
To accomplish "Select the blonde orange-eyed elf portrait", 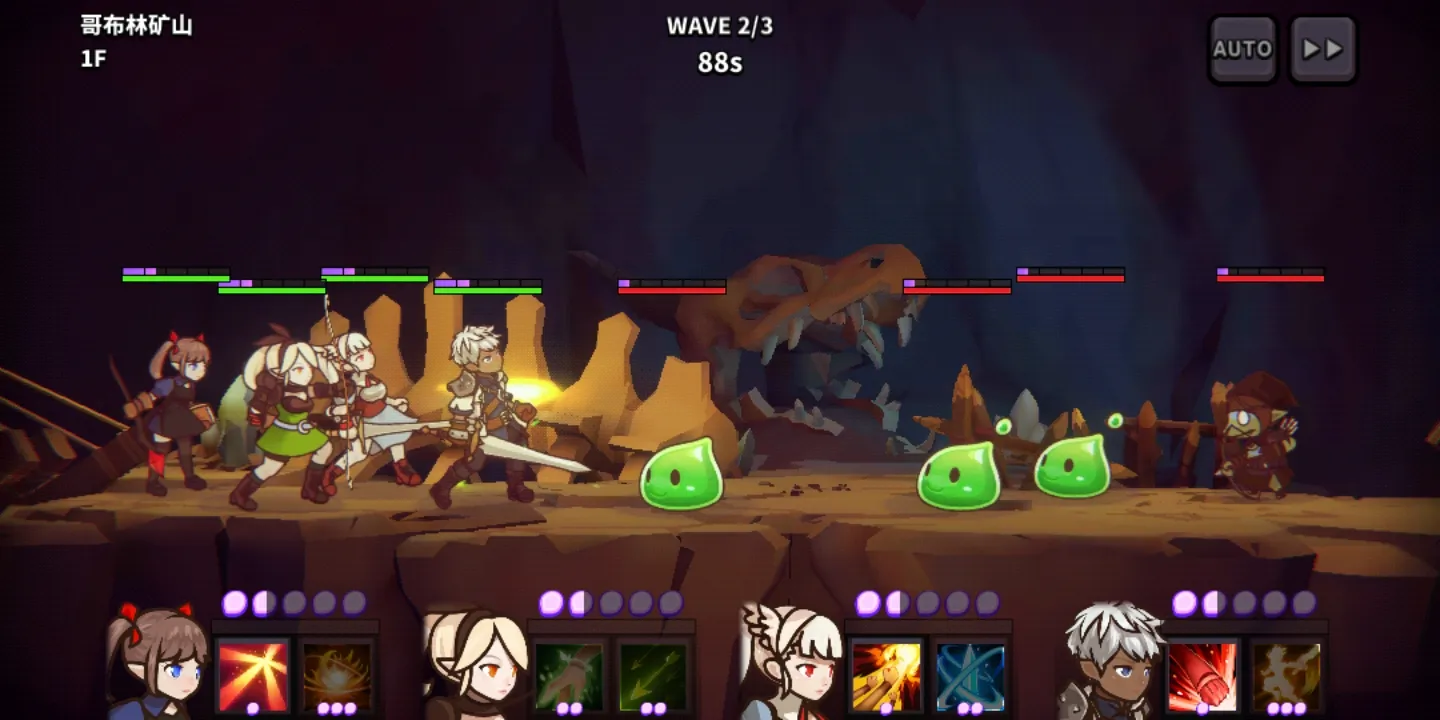I will click(474, 665).
